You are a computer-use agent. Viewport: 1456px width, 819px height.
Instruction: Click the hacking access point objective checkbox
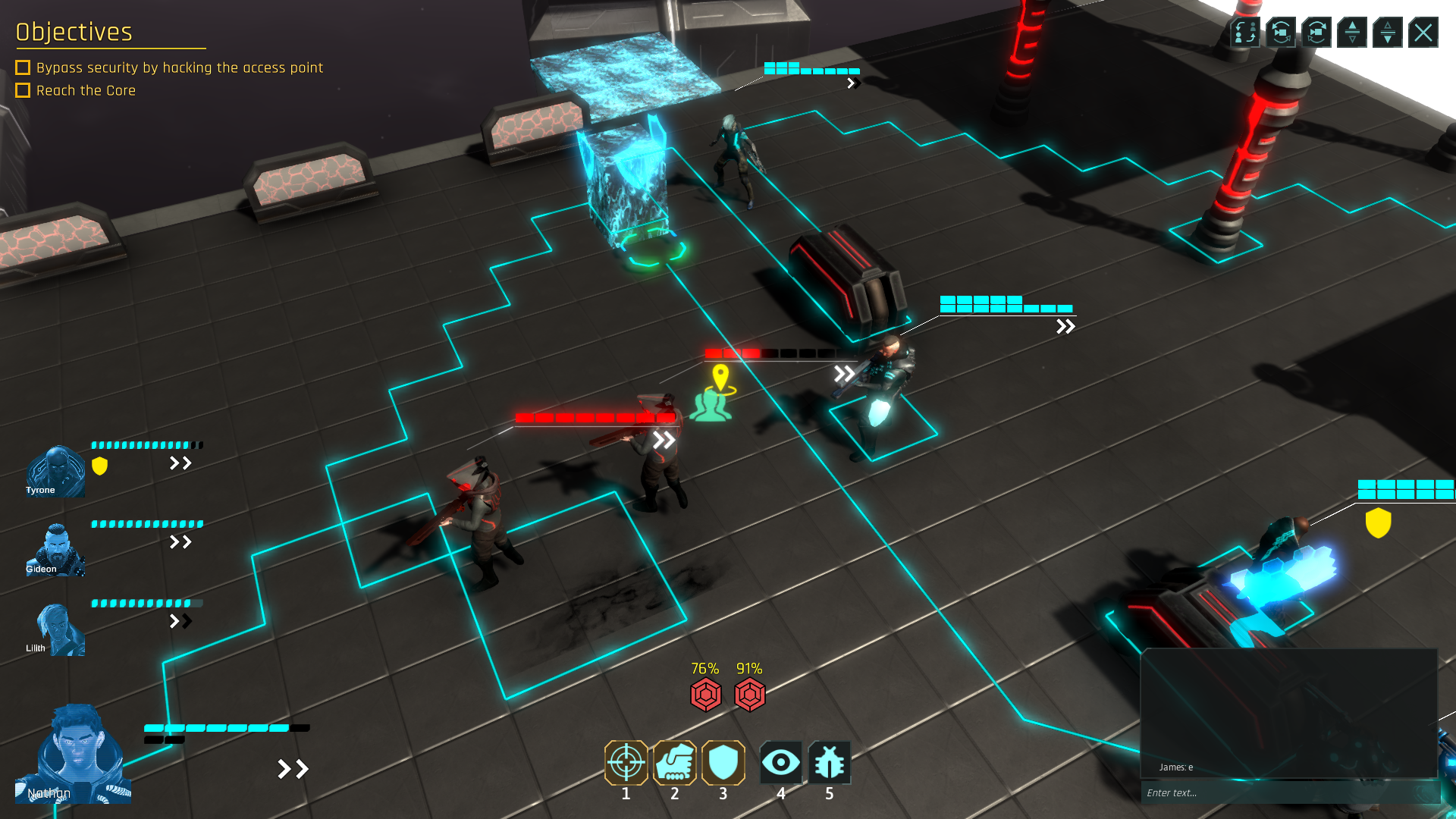pos(23,68)
